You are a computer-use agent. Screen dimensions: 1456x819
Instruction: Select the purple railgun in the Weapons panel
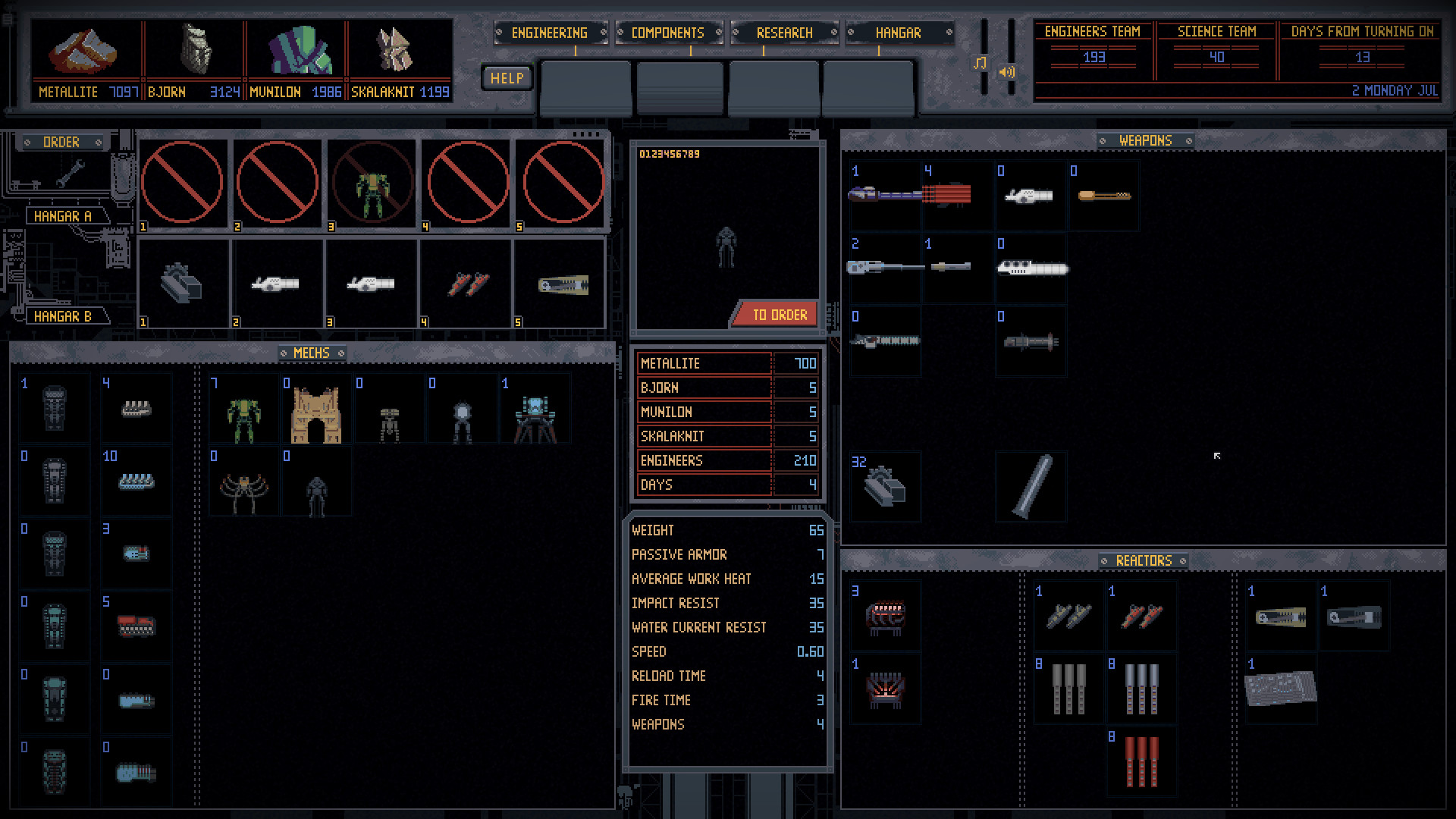coord(883,194)
